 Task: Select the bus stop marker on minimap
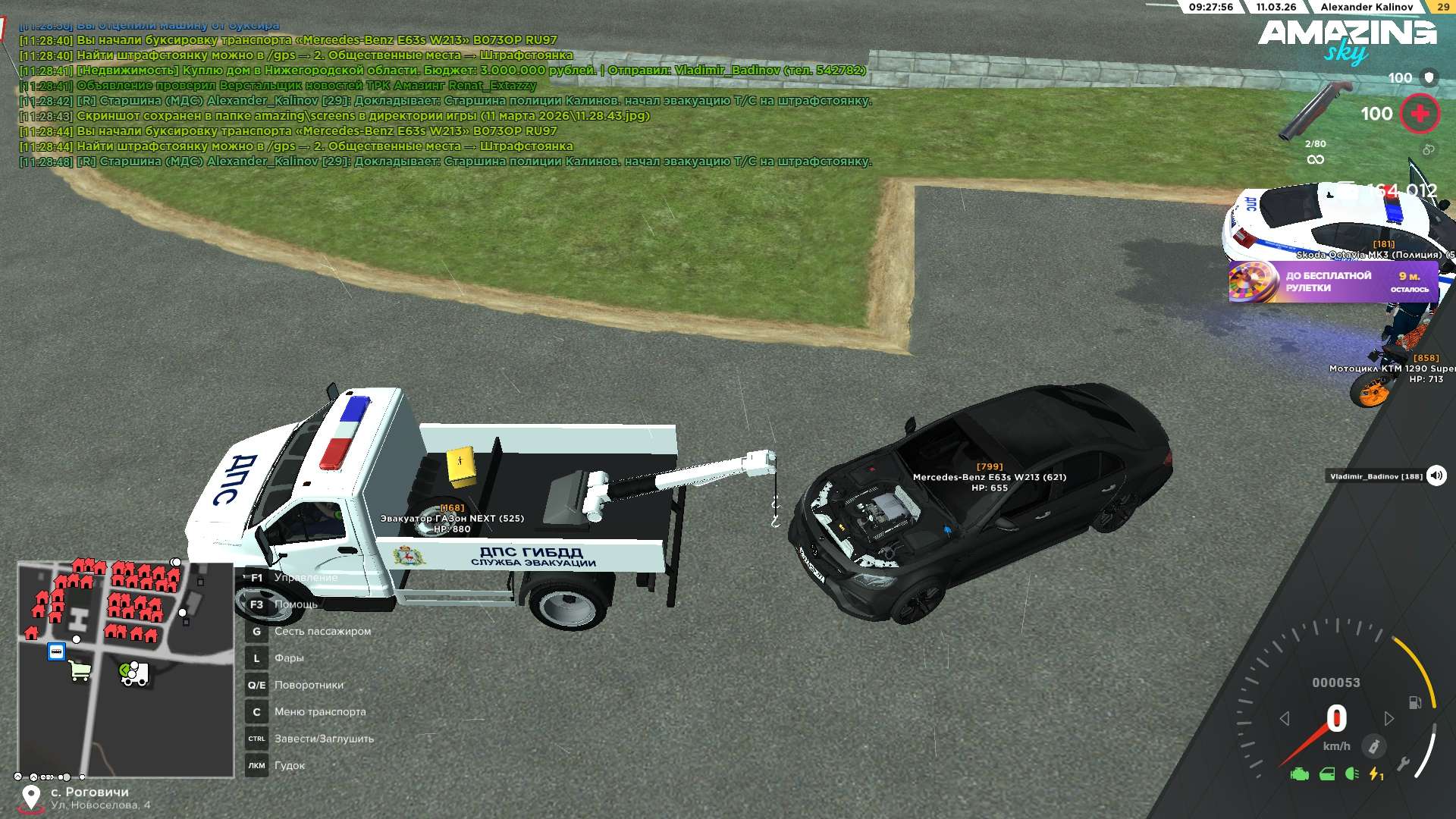56,651
